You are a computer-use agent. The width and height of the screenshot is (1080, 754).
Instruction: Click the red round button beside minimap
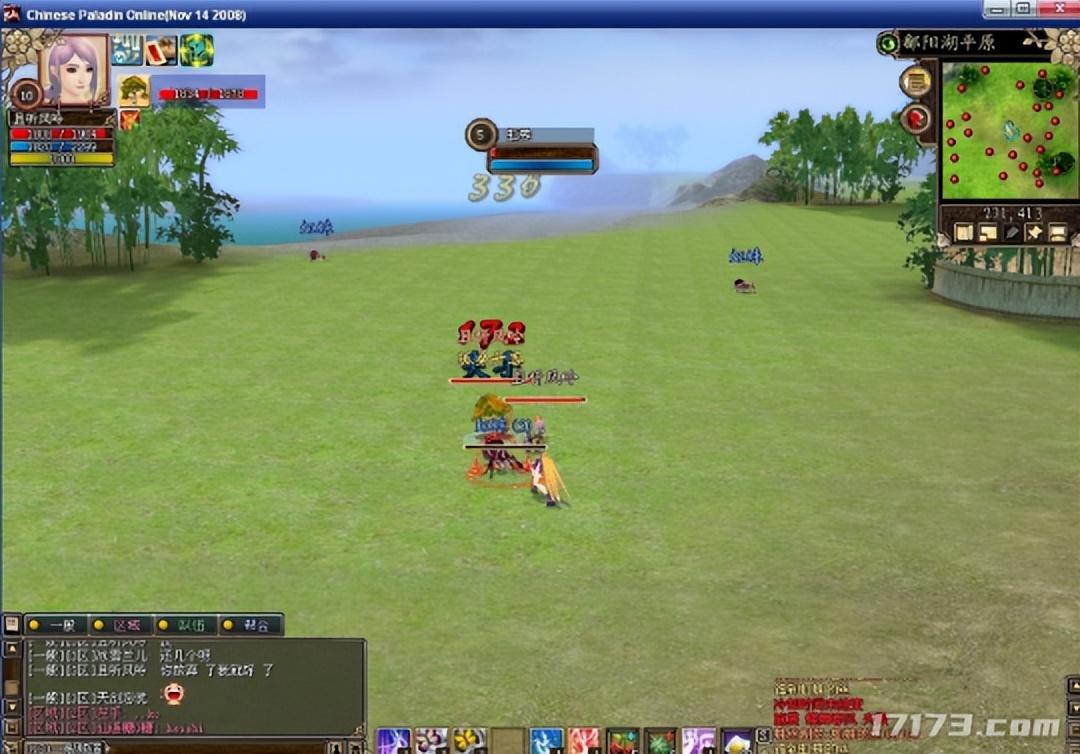coord(915,119)
